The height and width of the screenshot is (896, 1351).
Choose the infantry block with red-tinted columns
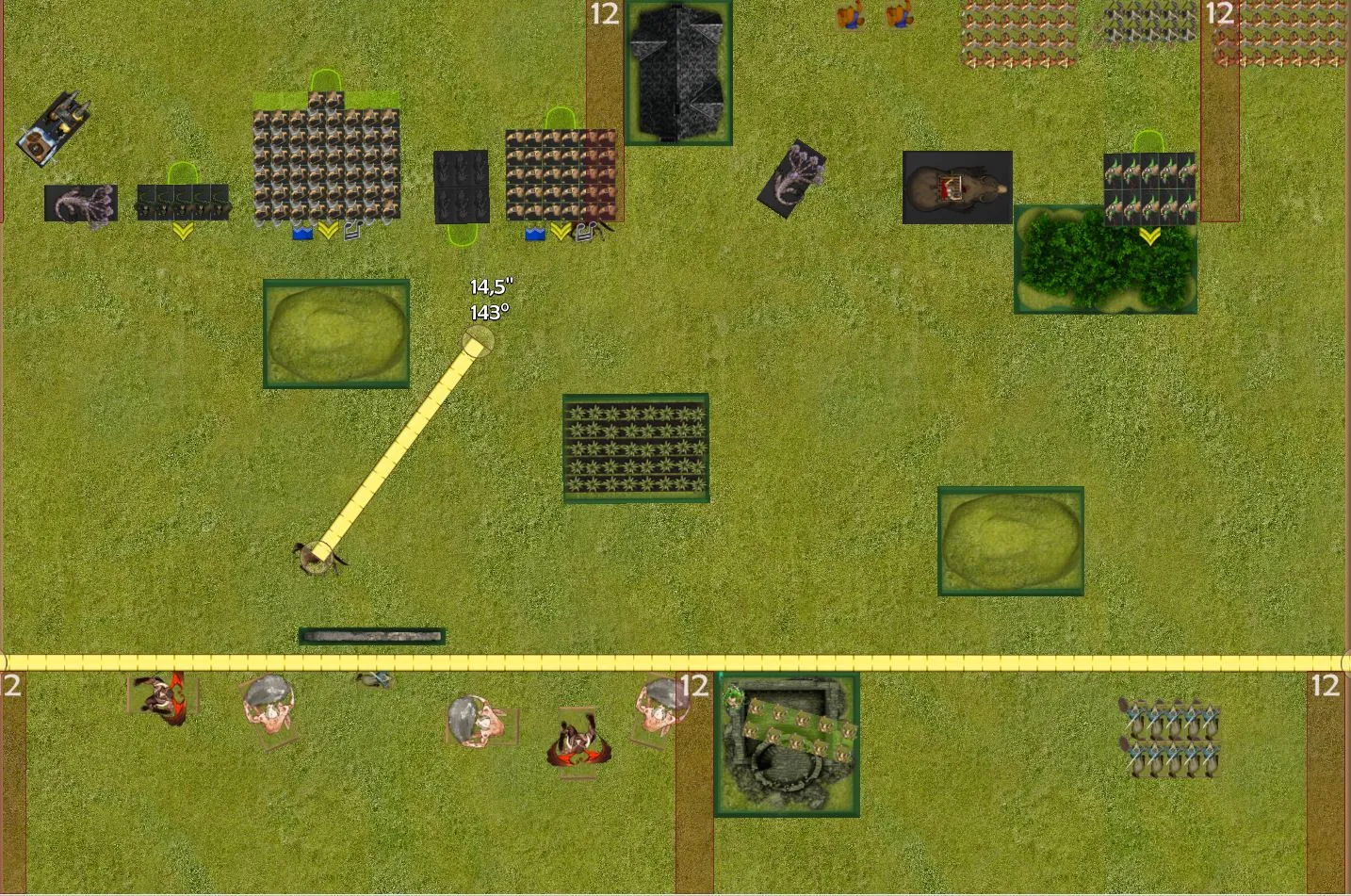tap(560, 176)
